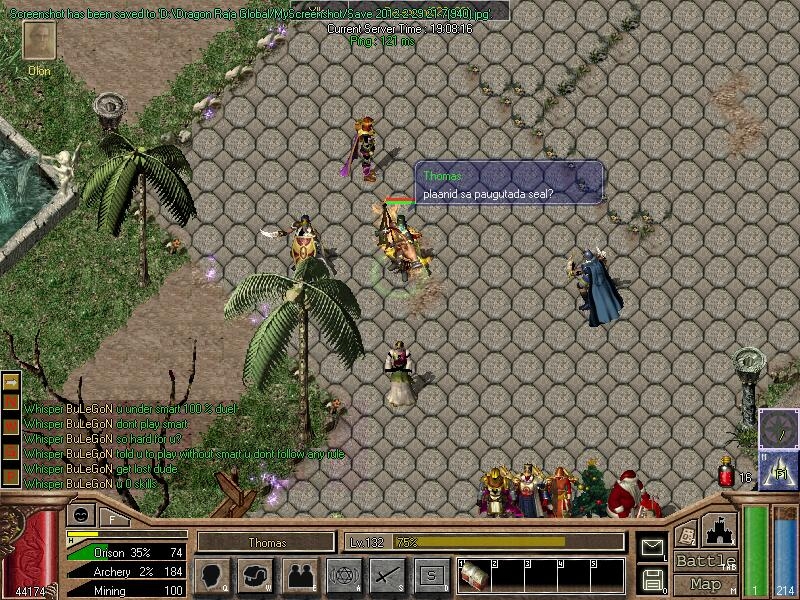The image size is (800, 600).
Task: Open the mail envelope icon
Action: pyautogui.click(x=652, y=546)
